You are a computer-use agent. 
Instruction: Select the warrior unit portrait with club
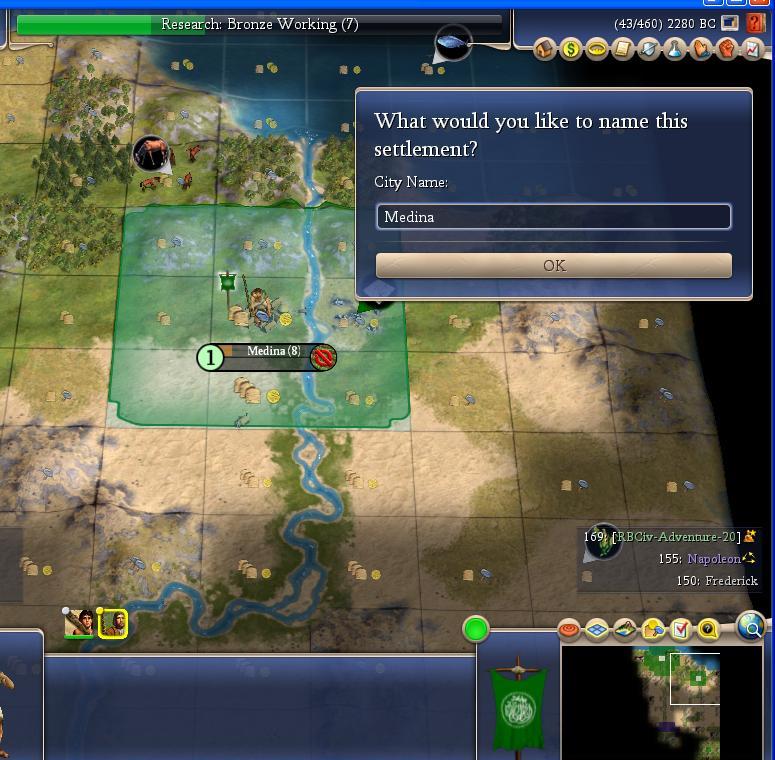(x=80, y=623)
